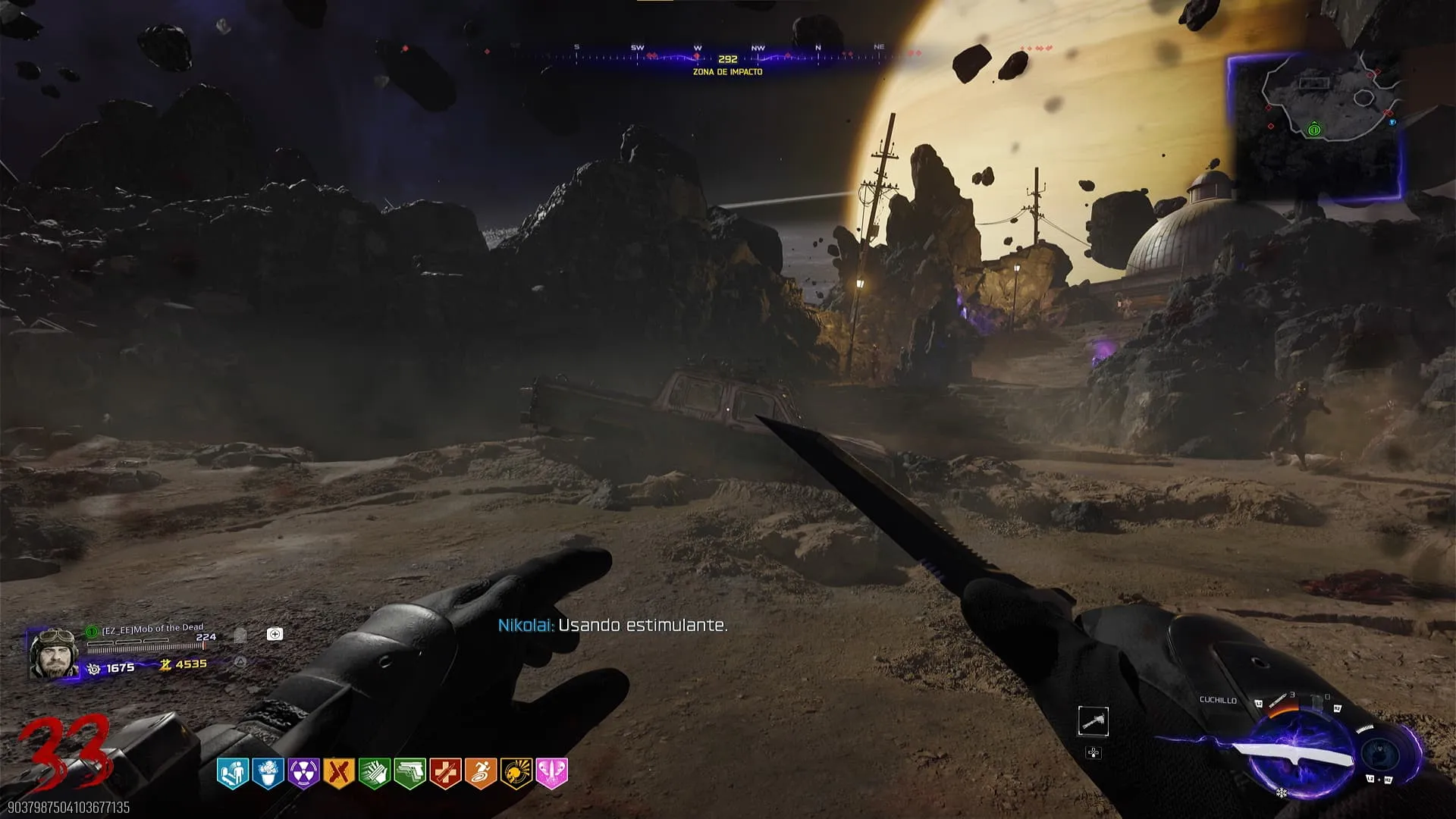Viewport: 1456px width, 819px height.
Task: Click the yellow crossed-weapons perk icon
Action: (x=338, y=773)
